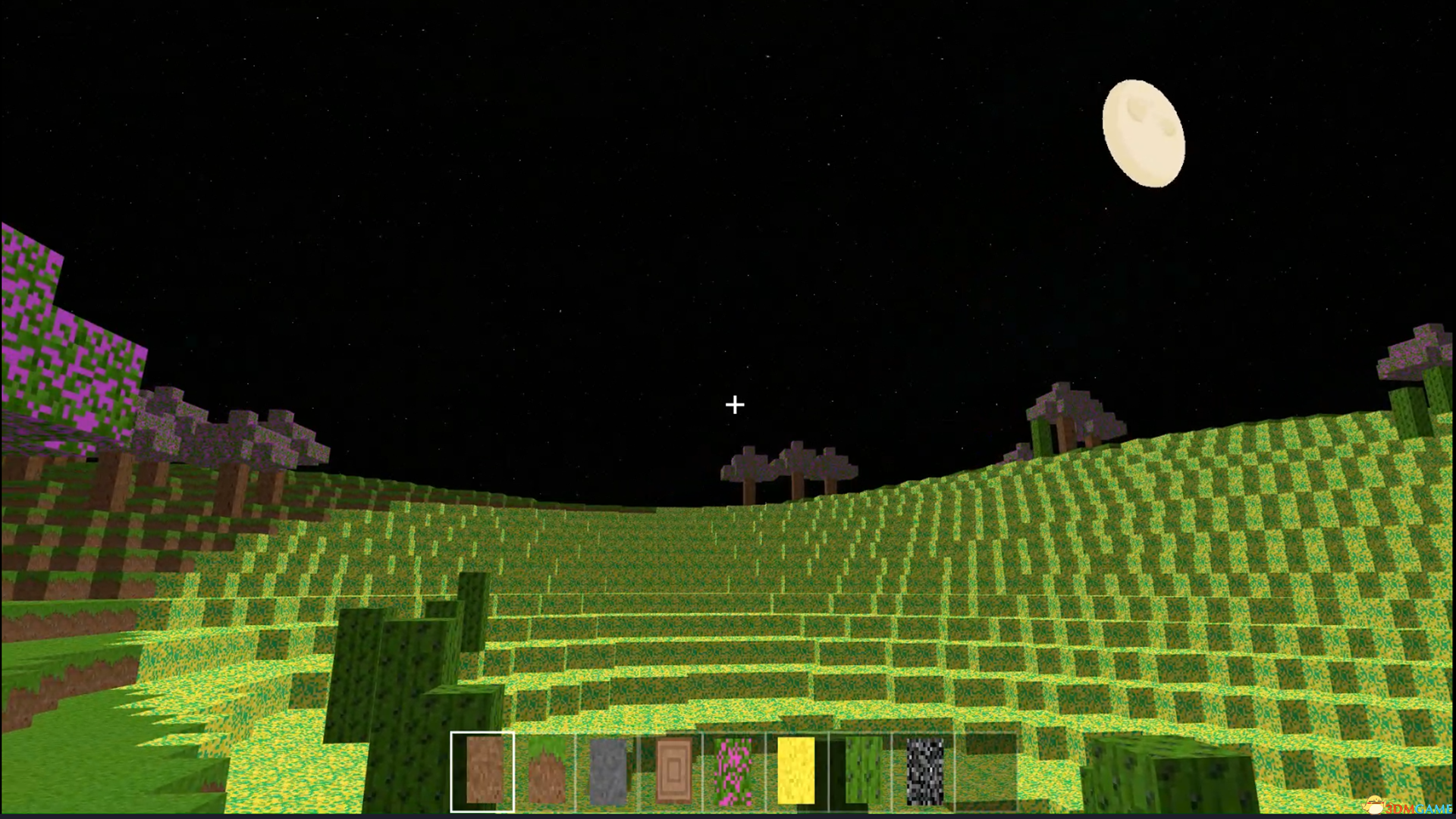Select the yellow sand block in the hotbar
Screen dimensions: 1456x819
point(795,771)
